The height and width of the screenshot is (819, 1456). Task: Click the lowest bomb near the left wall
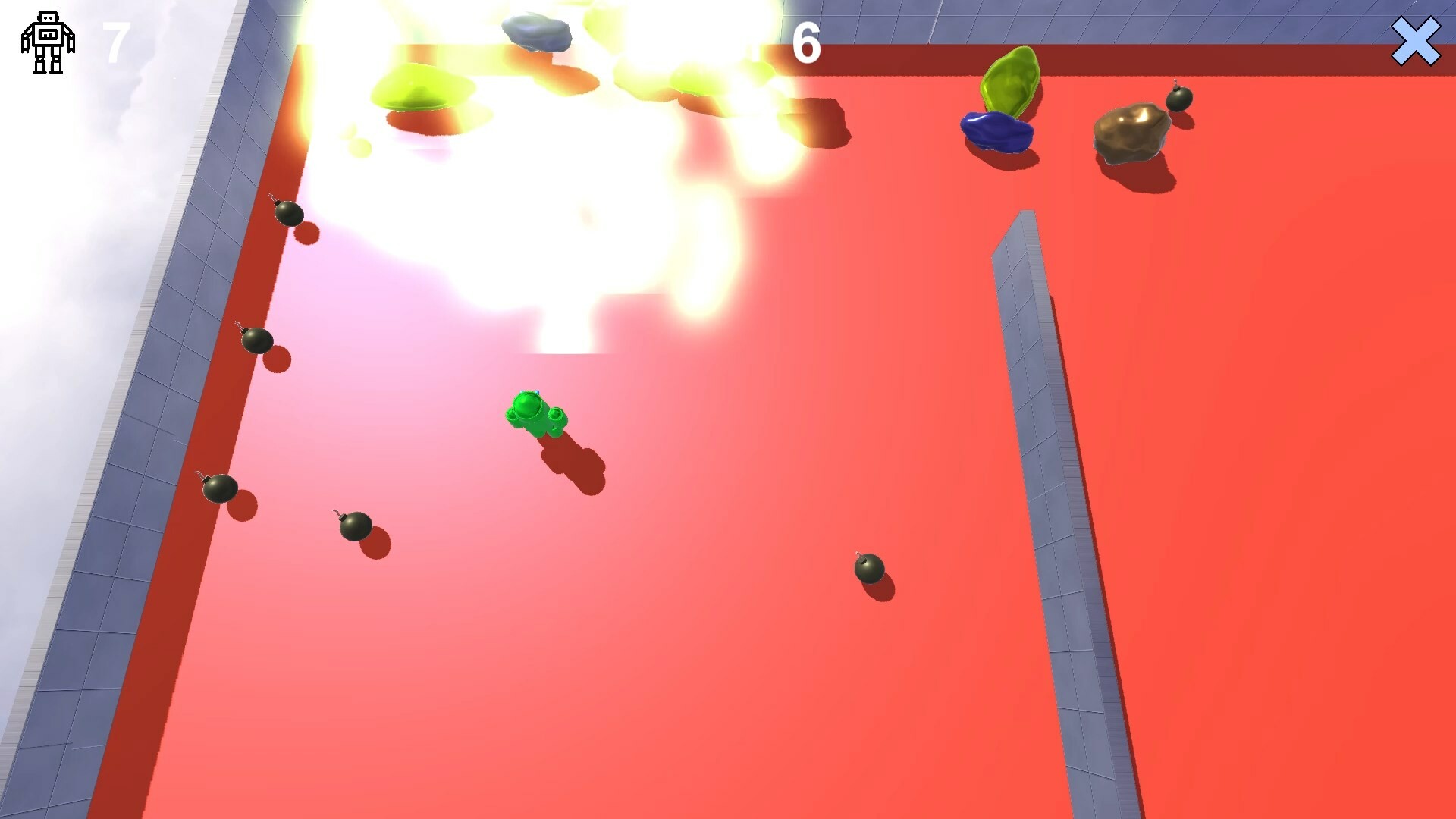tap(219, 489)
